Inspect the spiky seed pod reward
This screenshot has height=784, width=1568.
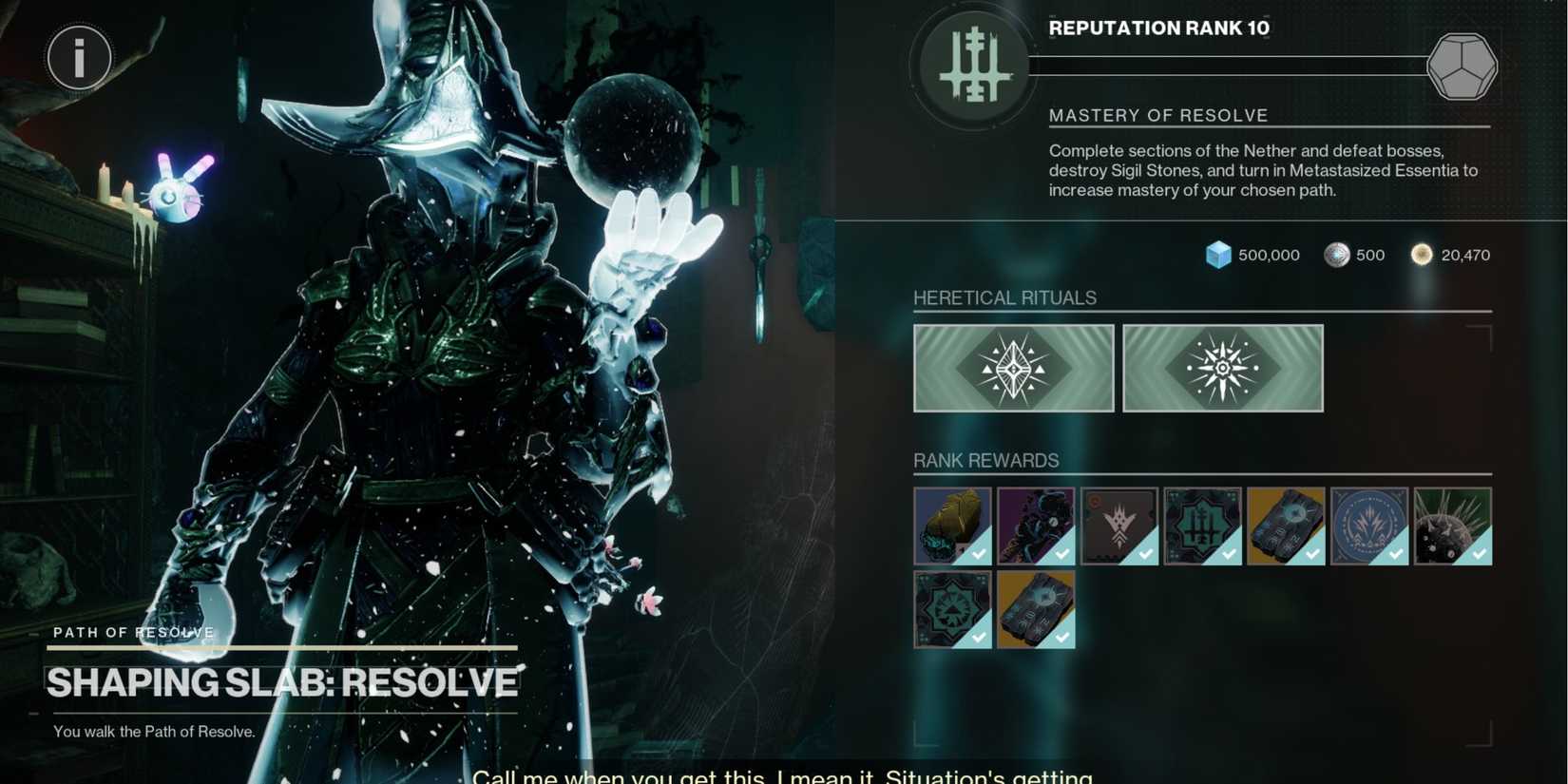tap(1452, 524)
